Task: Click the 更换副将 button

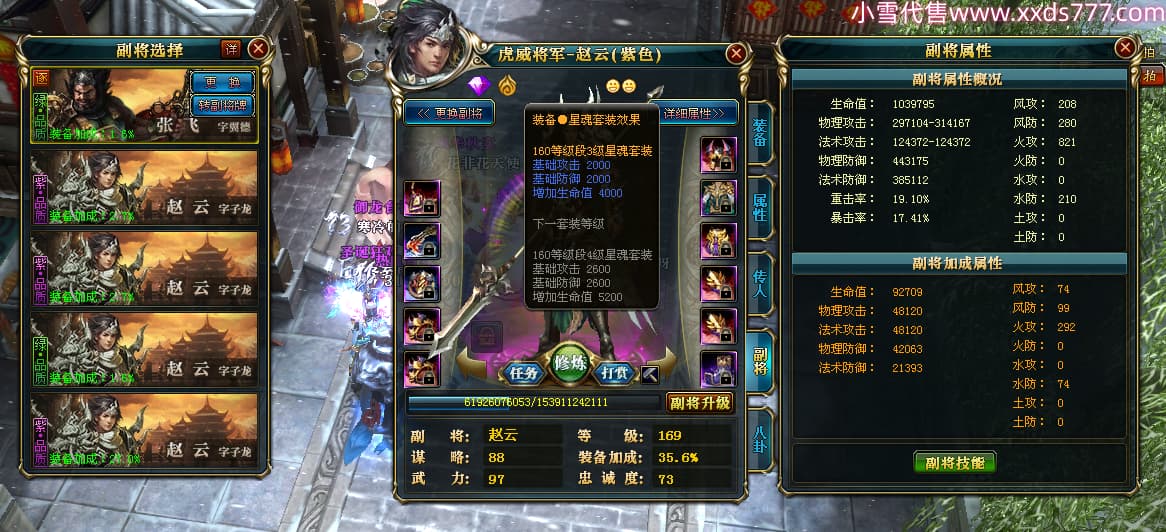Action: [x=450, y=113]
